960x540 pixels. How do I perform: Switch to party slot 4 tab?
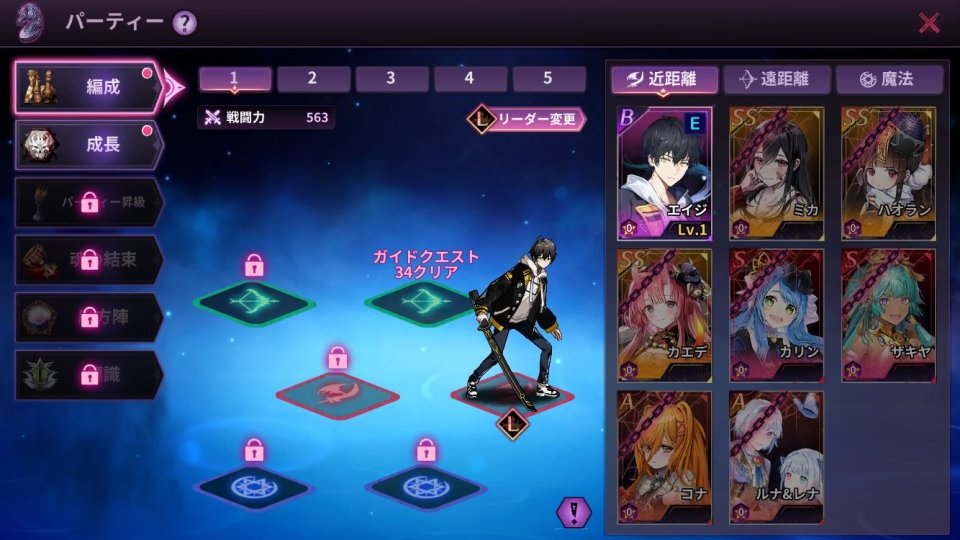(470, 79)
